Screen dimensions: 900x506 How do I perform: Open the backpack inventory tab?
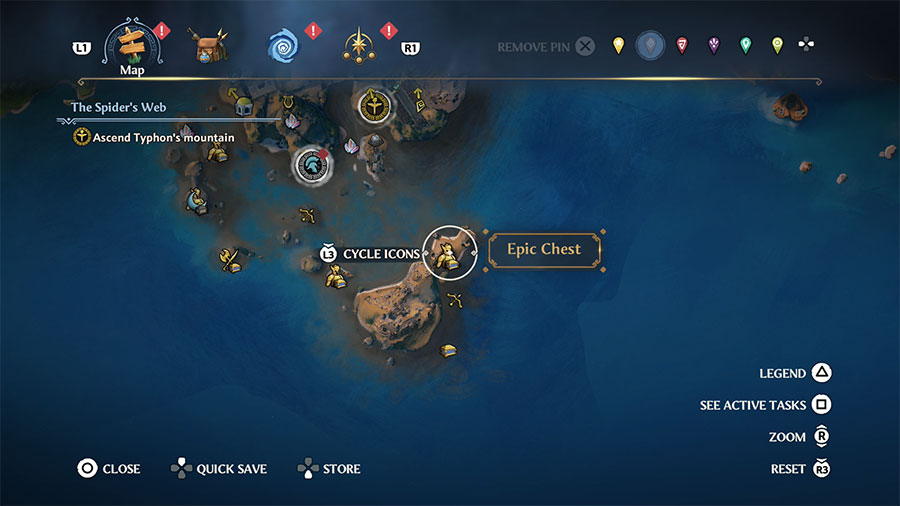point(209,45)
